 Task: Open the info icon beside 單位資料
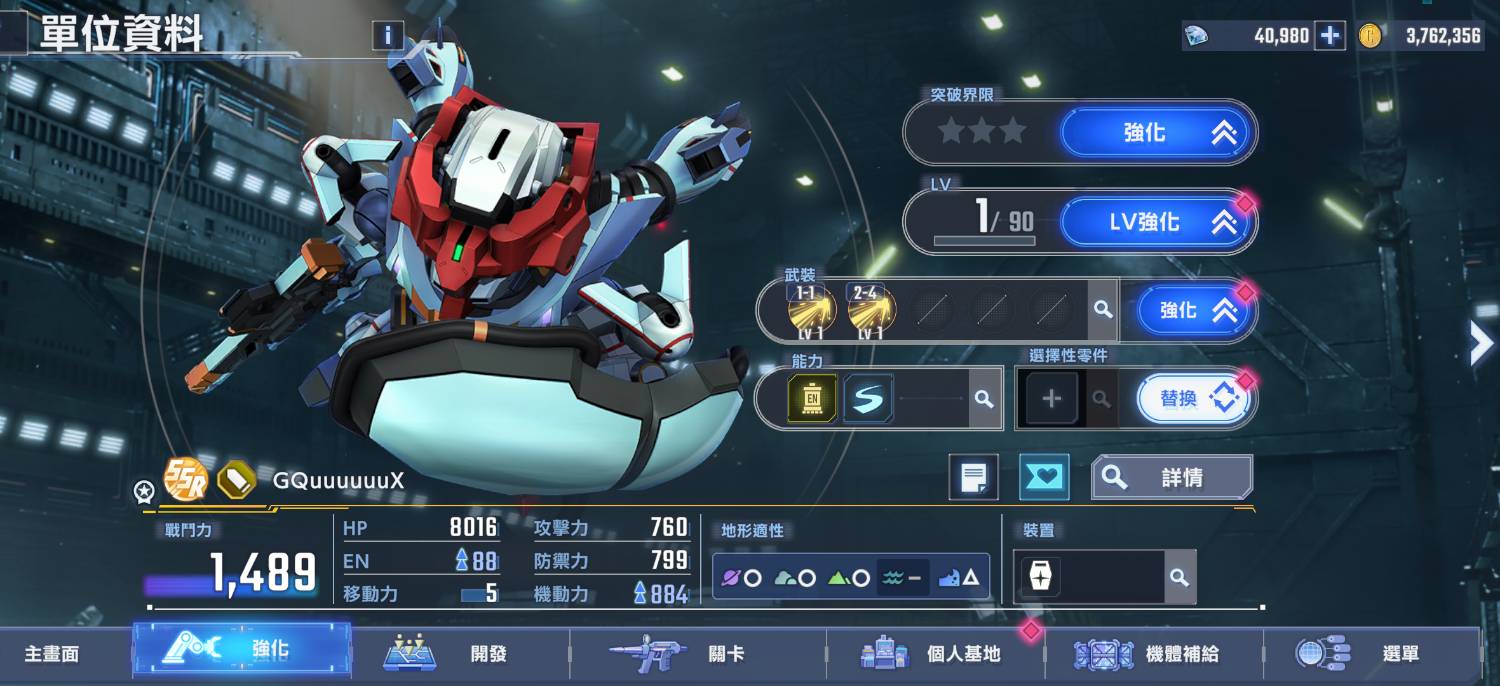click(388, 37)
